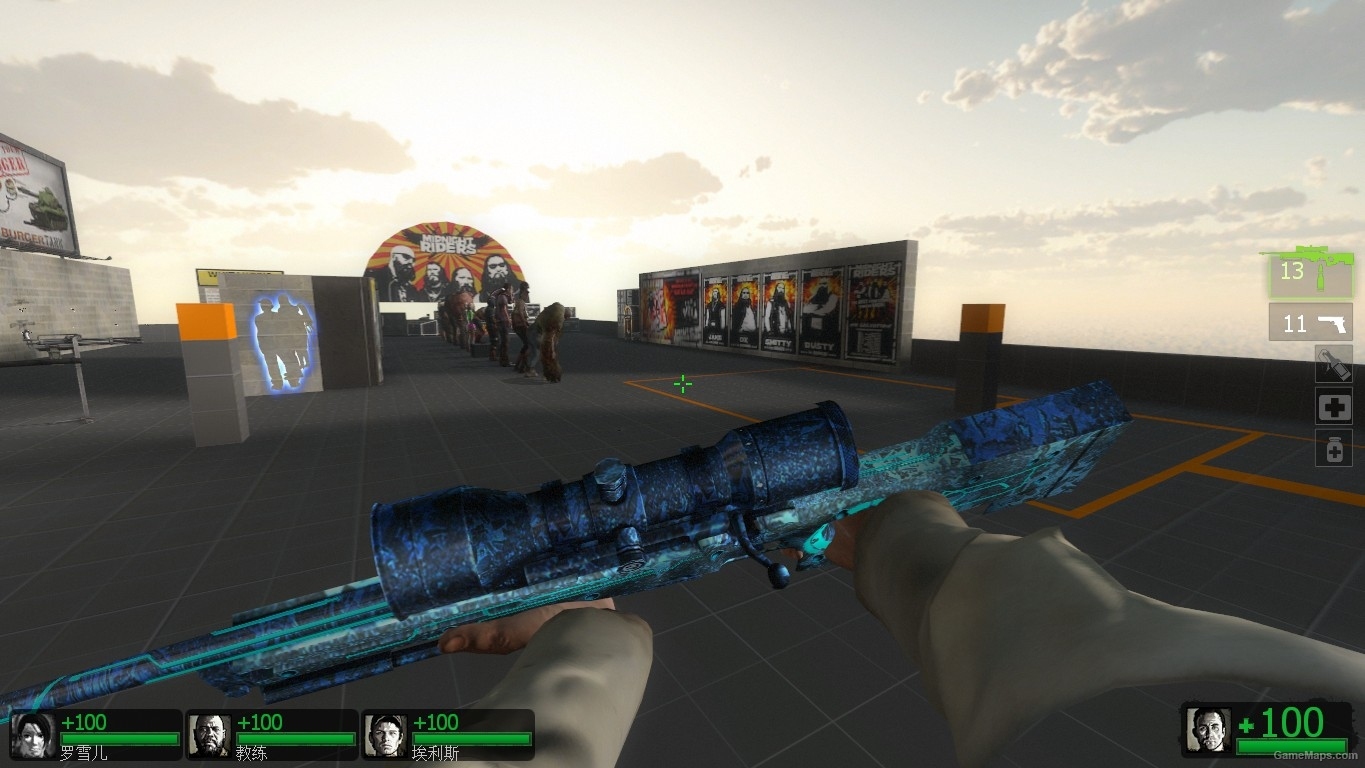Click teammate 教练's portrait
Viewport: 1365px width, 768px height.
(211, 733)
